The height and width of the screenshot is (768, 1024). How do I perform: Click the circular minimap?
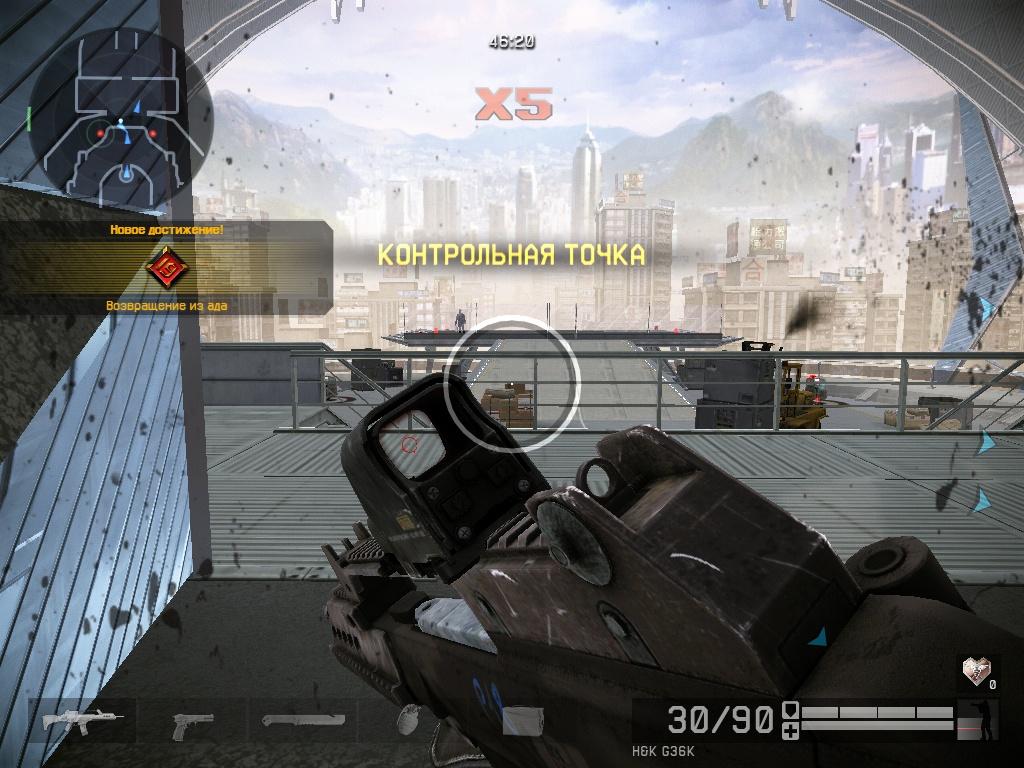[x=120, y=116]
